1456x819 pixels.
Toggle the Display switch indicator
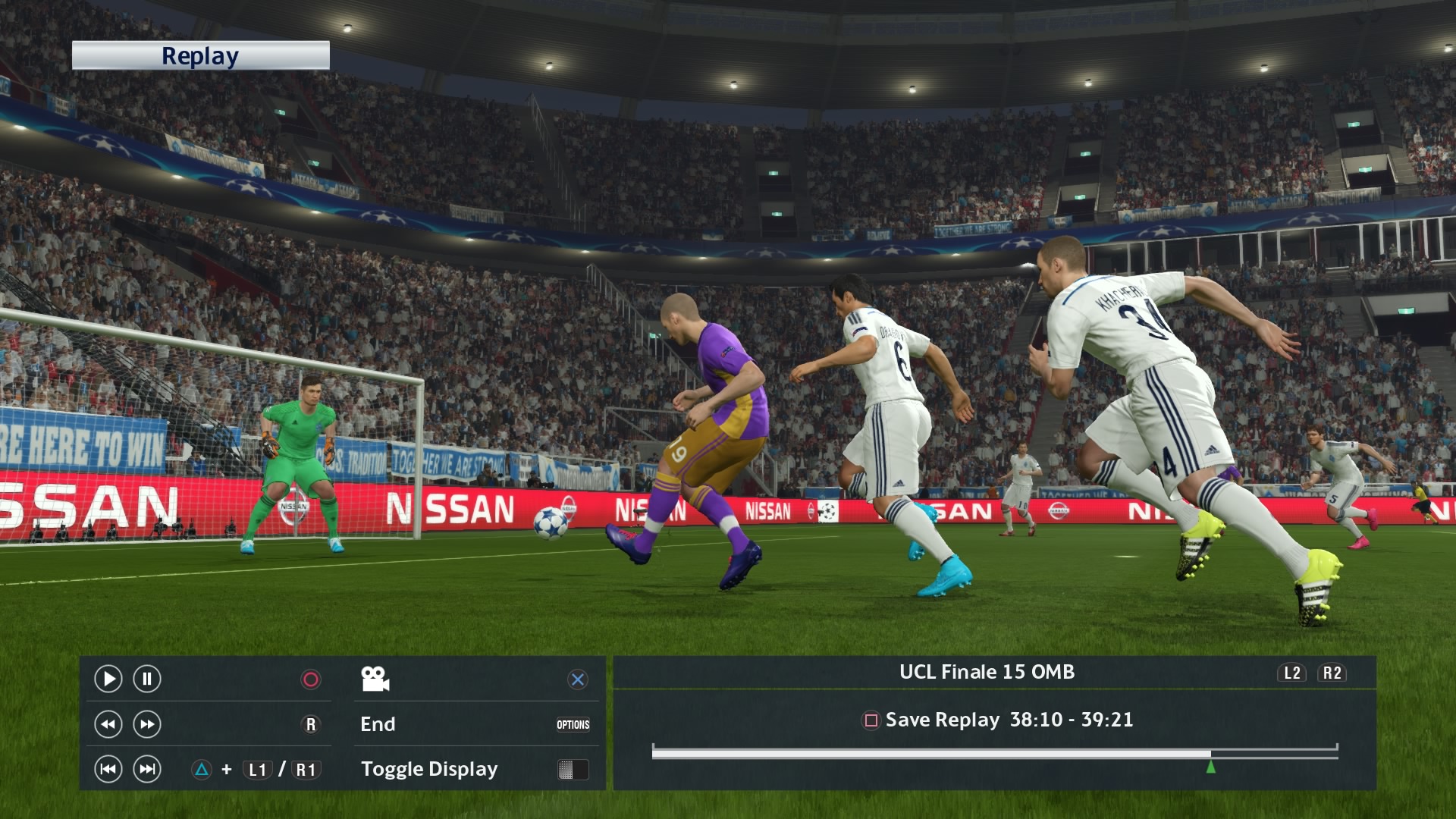point(575,770)
